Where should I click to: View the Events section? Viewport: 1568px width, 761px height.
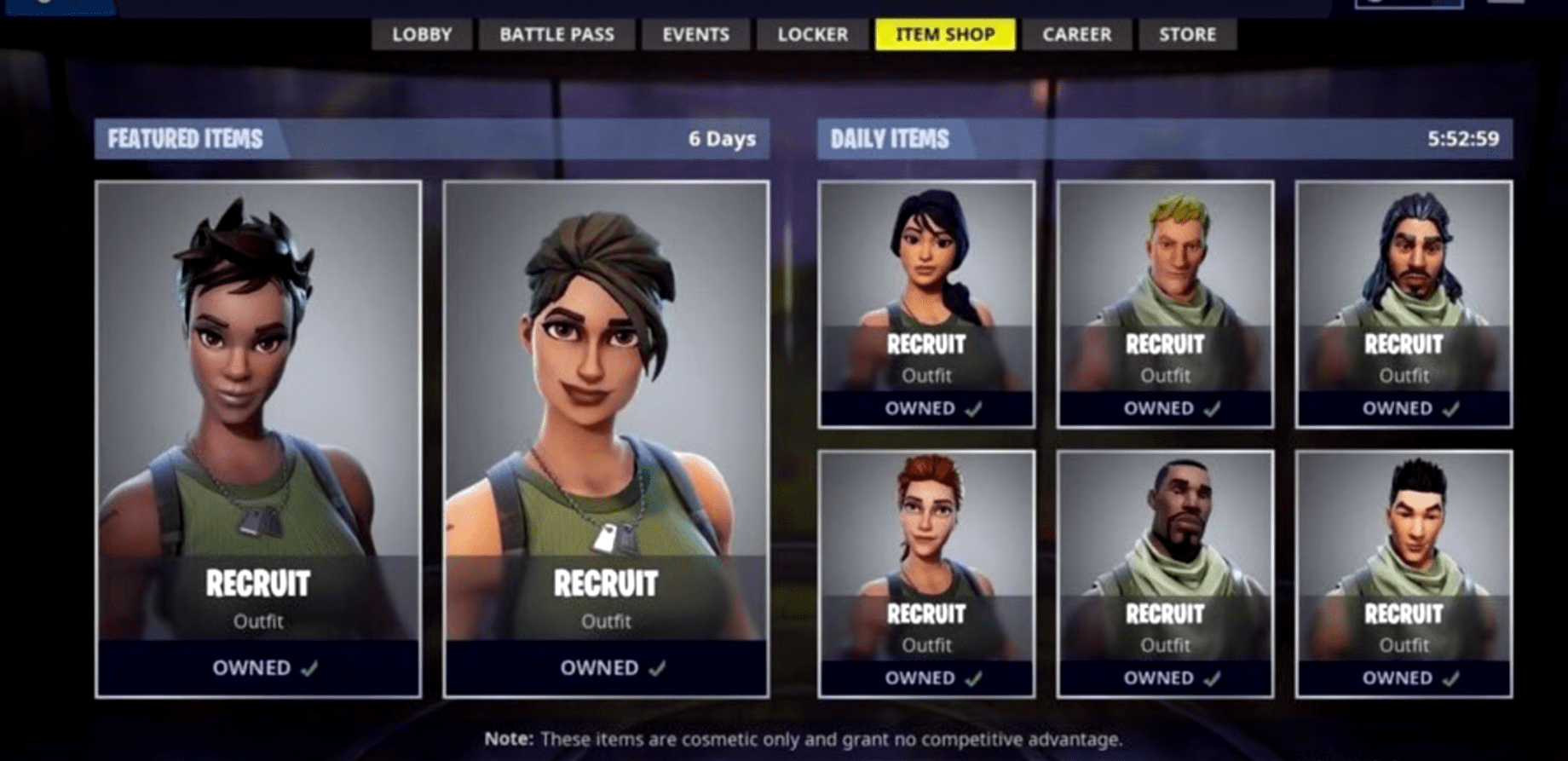696,34
